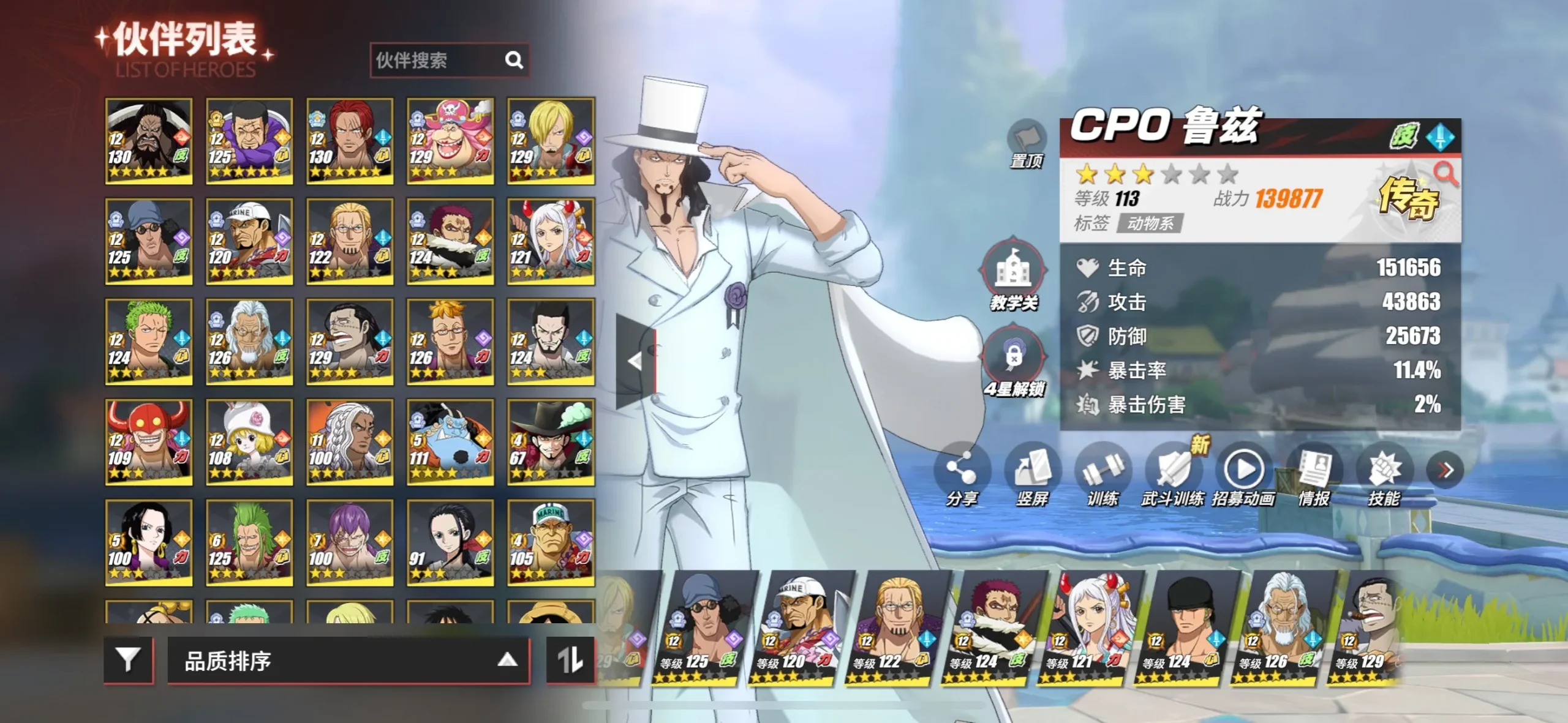Viewport: 1568px width, 723px height.
Task: Open the 品质排序 sort dropdown
Action: pyautogui.click(x=348, y=660)
